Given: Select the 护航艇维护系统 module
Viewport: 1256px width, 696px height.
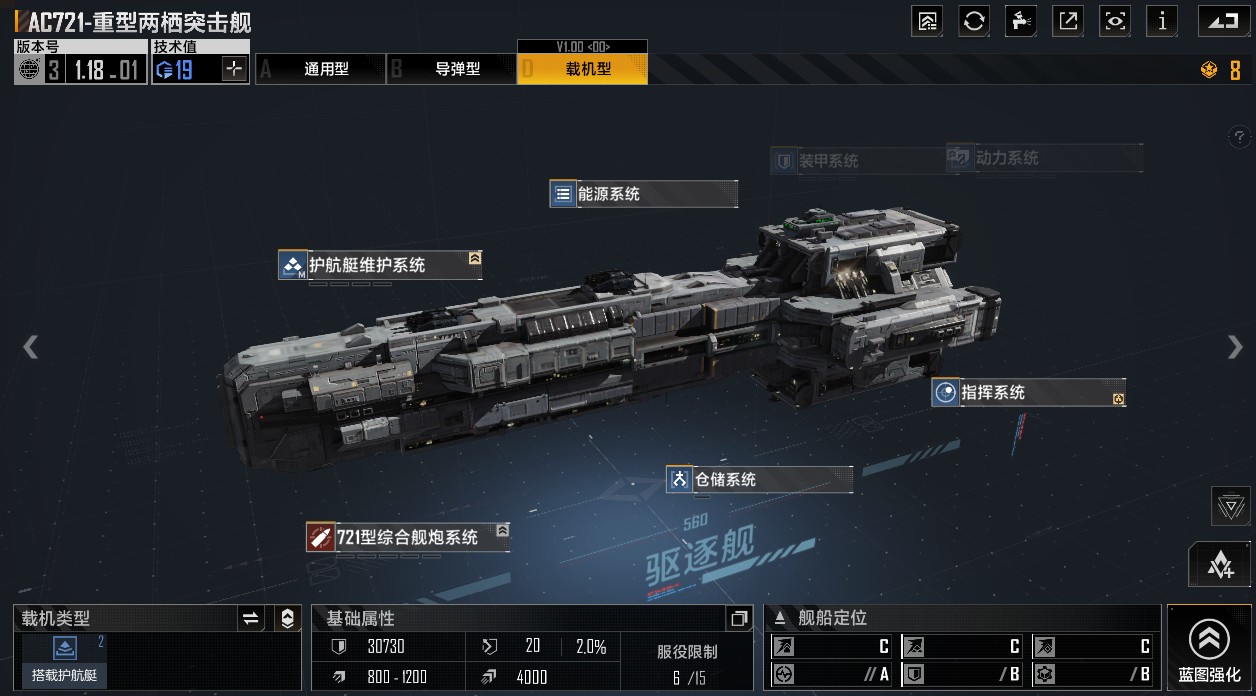Looking at the screenshot, I should 380,265.
